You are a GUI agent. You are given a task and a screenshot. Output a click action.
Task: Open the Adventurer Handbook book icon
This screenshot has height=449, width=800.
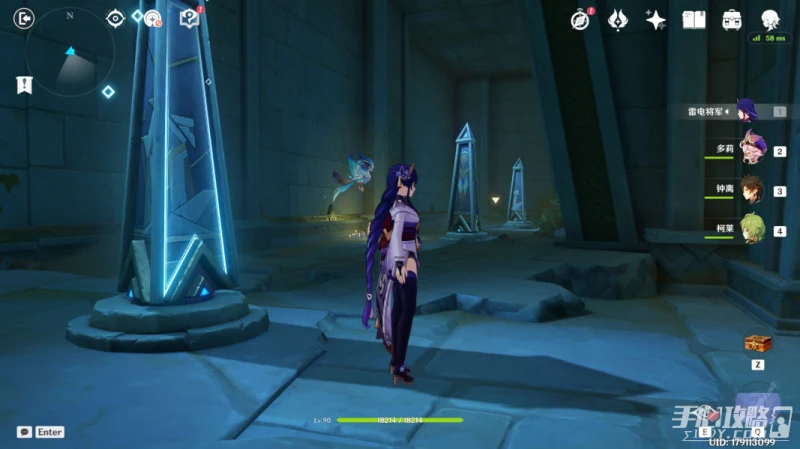coord(694,19)
